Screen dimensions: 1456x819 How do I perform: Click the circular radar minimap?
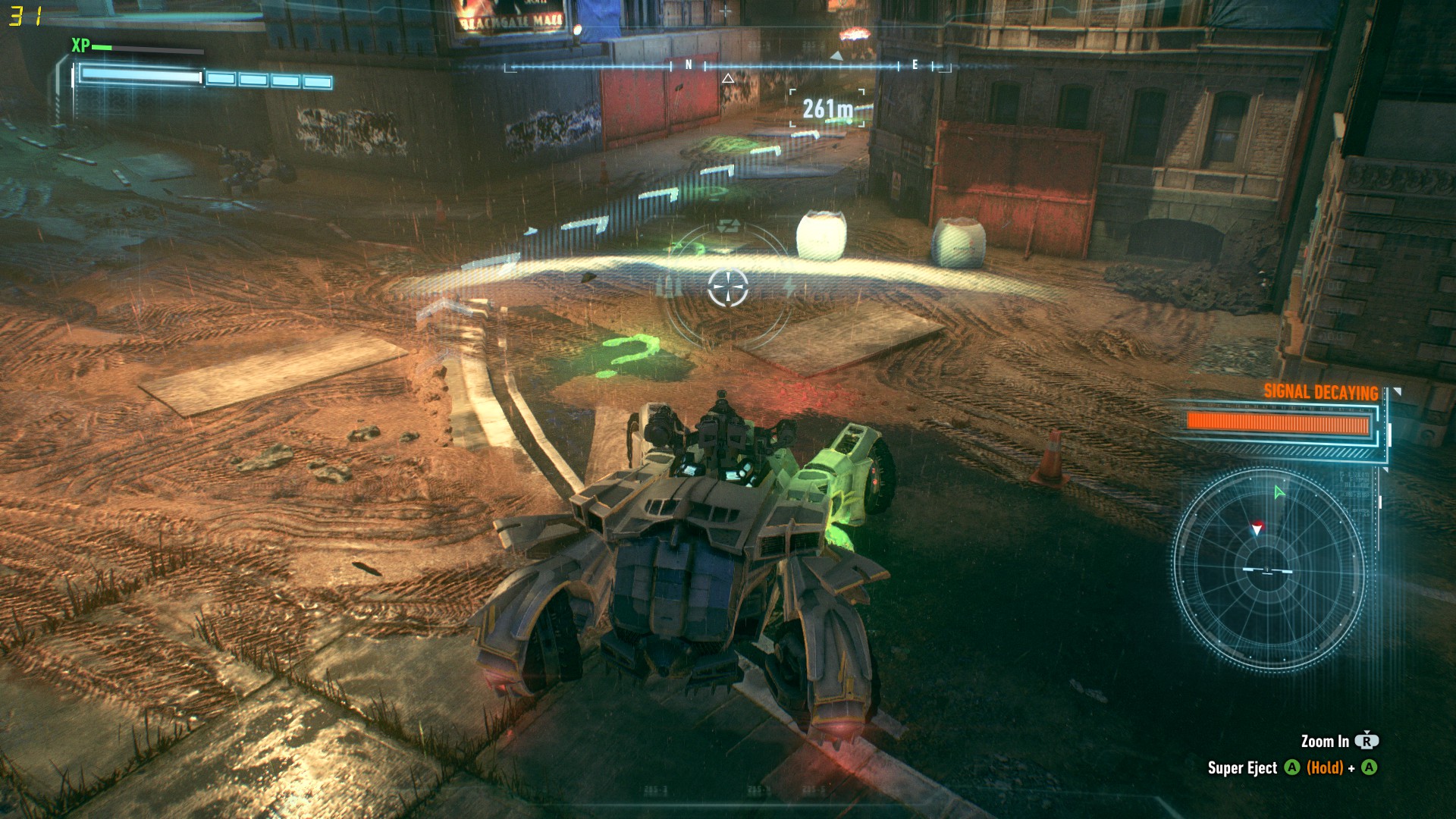coord(1268,570)
